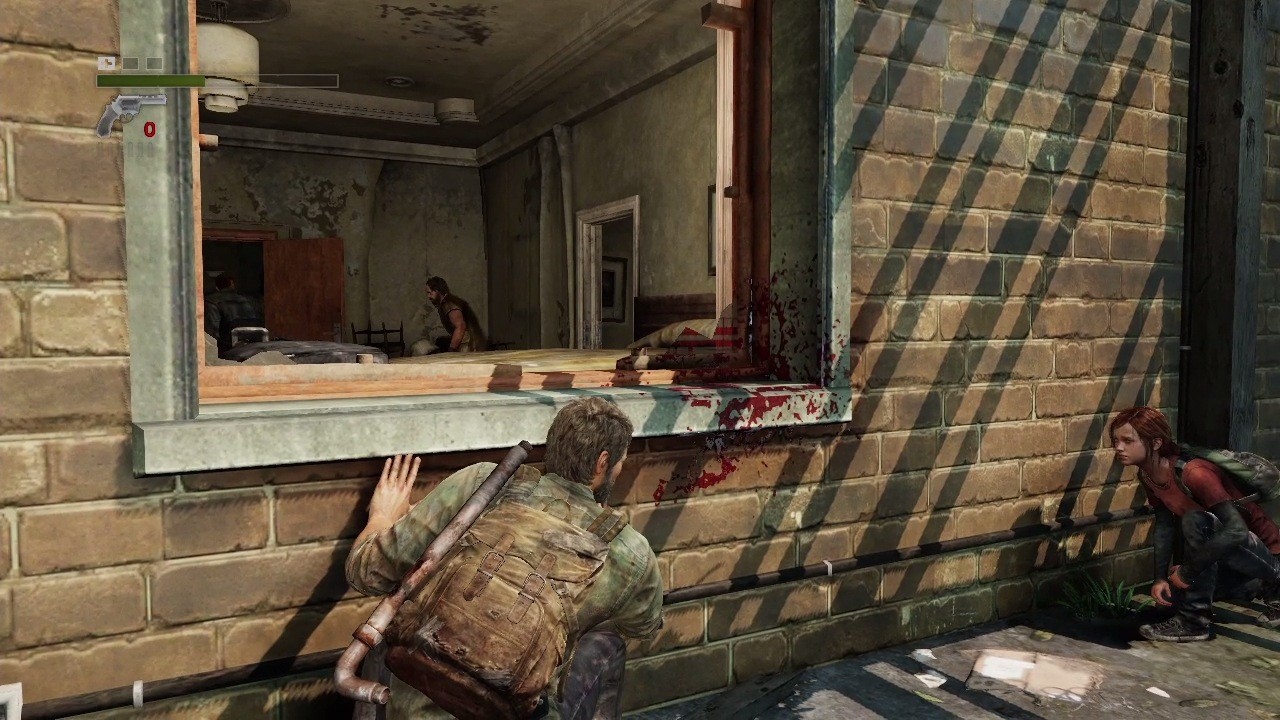
Task: Select the first empty item slot square
Action: 130,63
